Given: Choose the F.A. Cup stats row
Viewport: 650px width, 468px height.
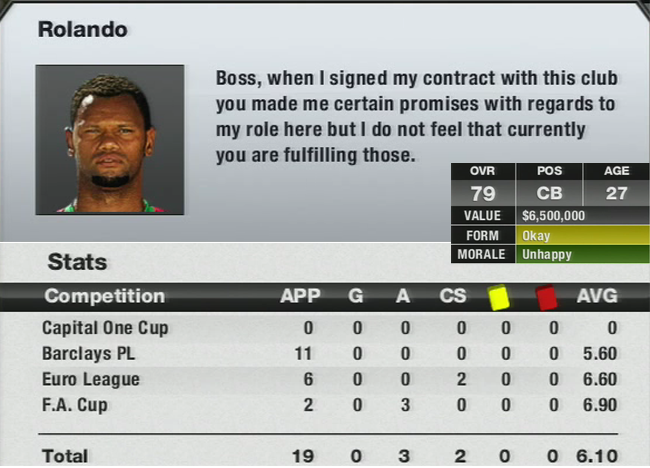Looking at the screenshot, I should (330, 406).
